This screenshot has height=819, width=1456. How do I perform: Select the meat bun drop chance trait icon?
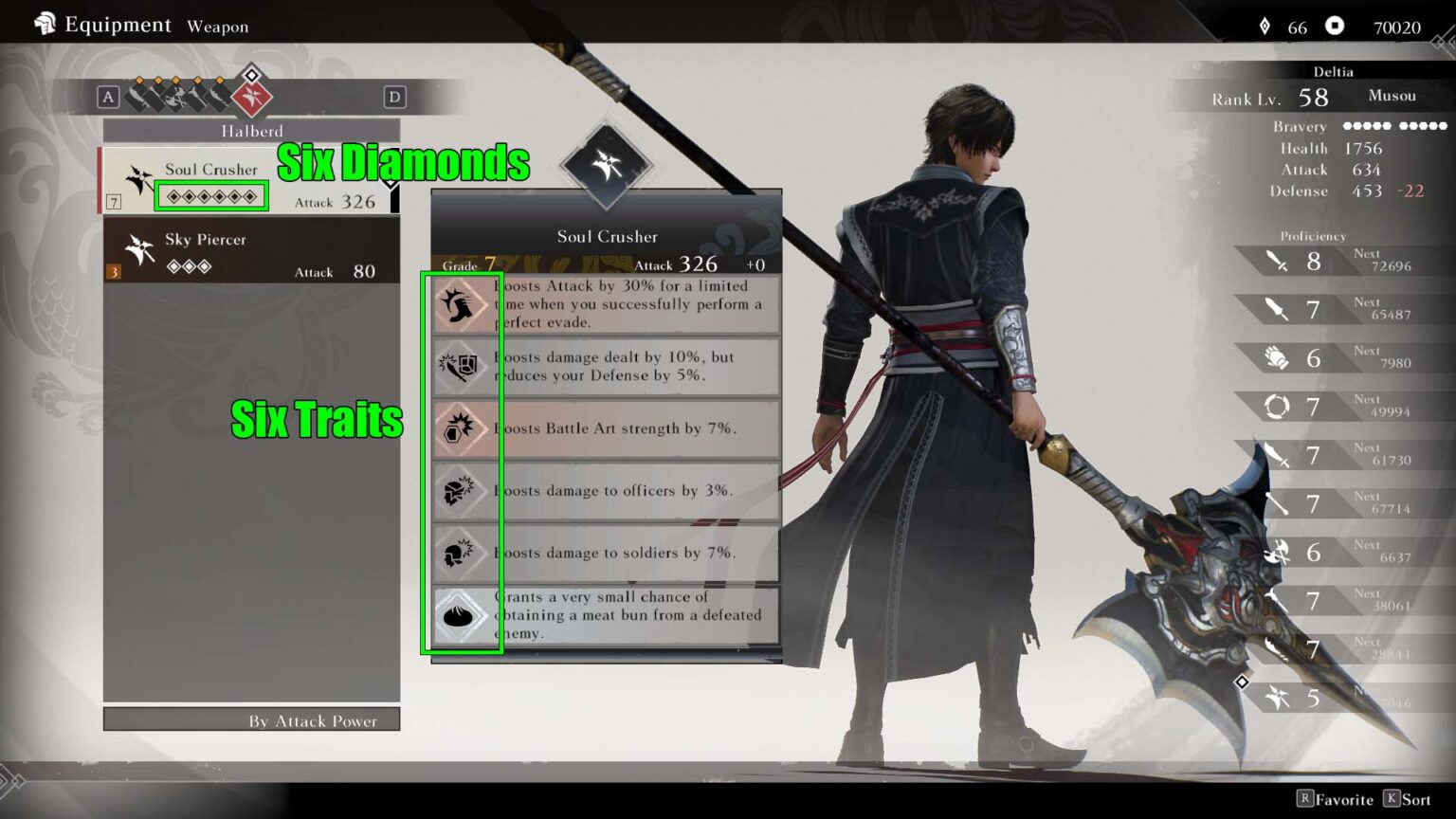coord(462,615)
